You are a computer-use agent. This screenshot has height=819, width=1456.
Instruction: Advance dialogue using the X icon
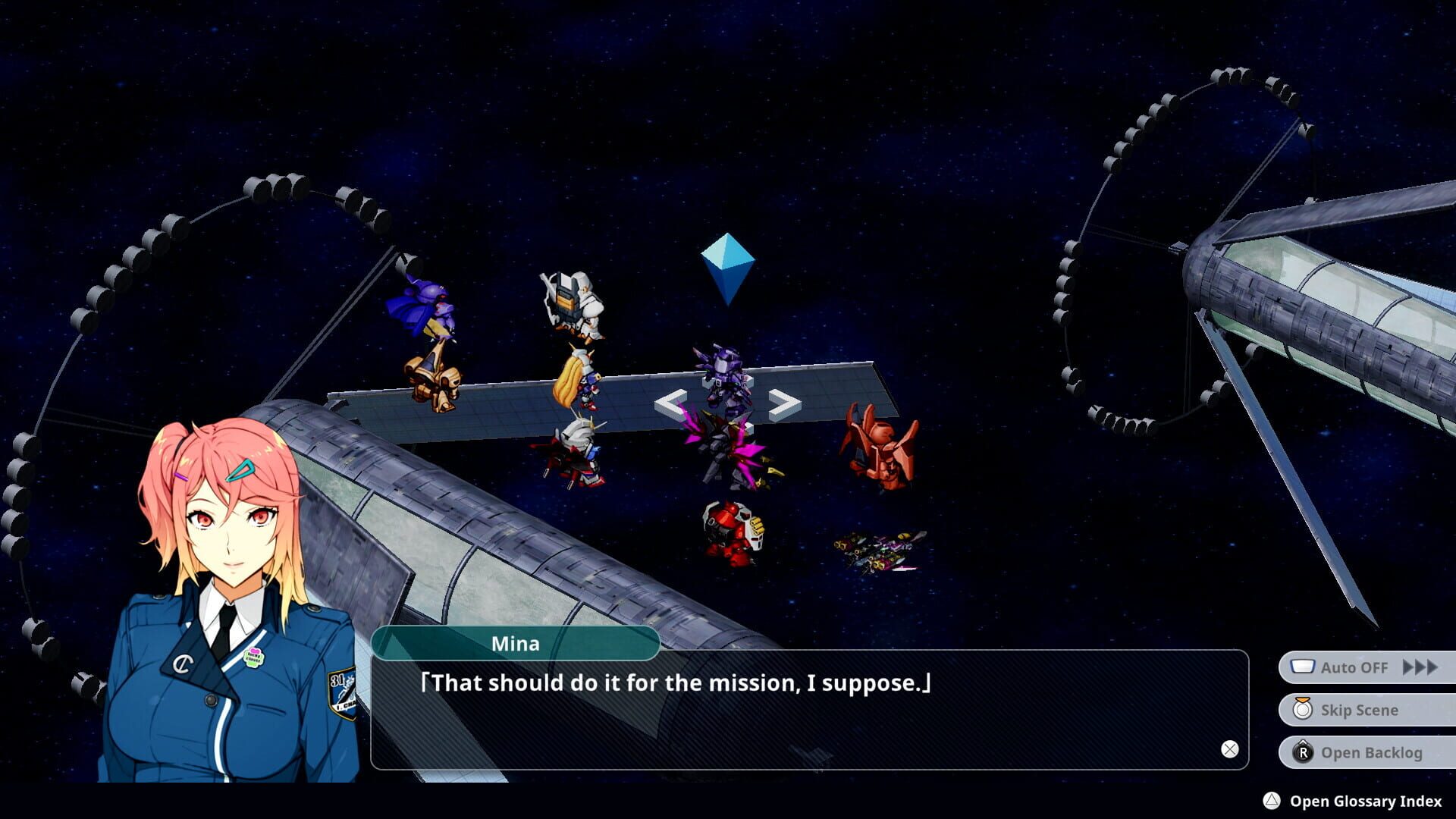[x=1228, y=748]
